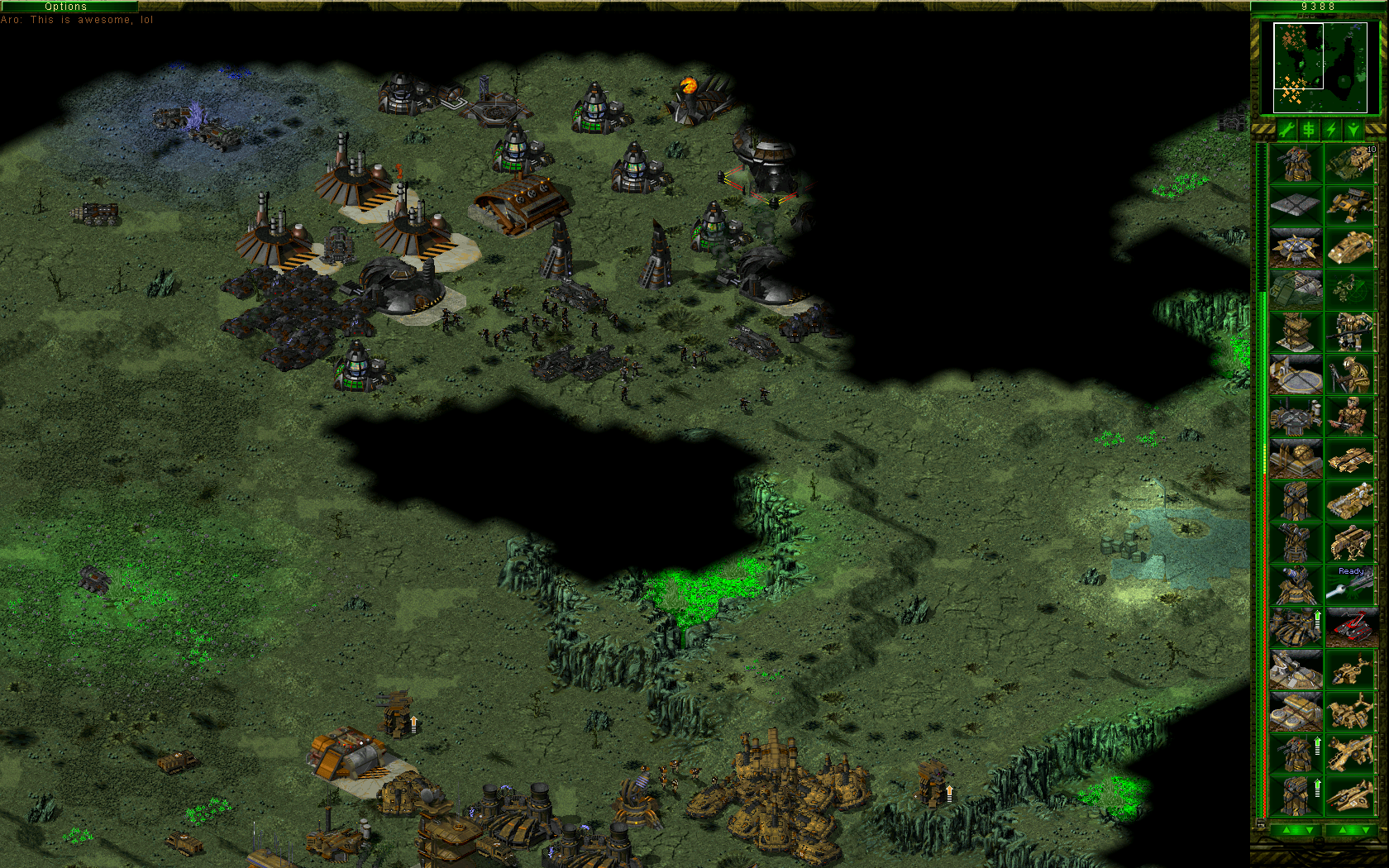Toggle the dollar-sign sell mode
Screen dimensions: 1389x868
tap(1309, 130)
